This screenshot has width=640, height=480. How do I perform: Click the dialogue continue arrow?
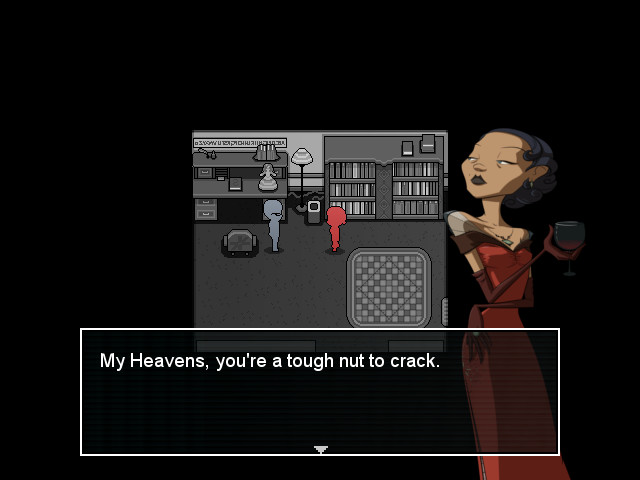point(320,450)
